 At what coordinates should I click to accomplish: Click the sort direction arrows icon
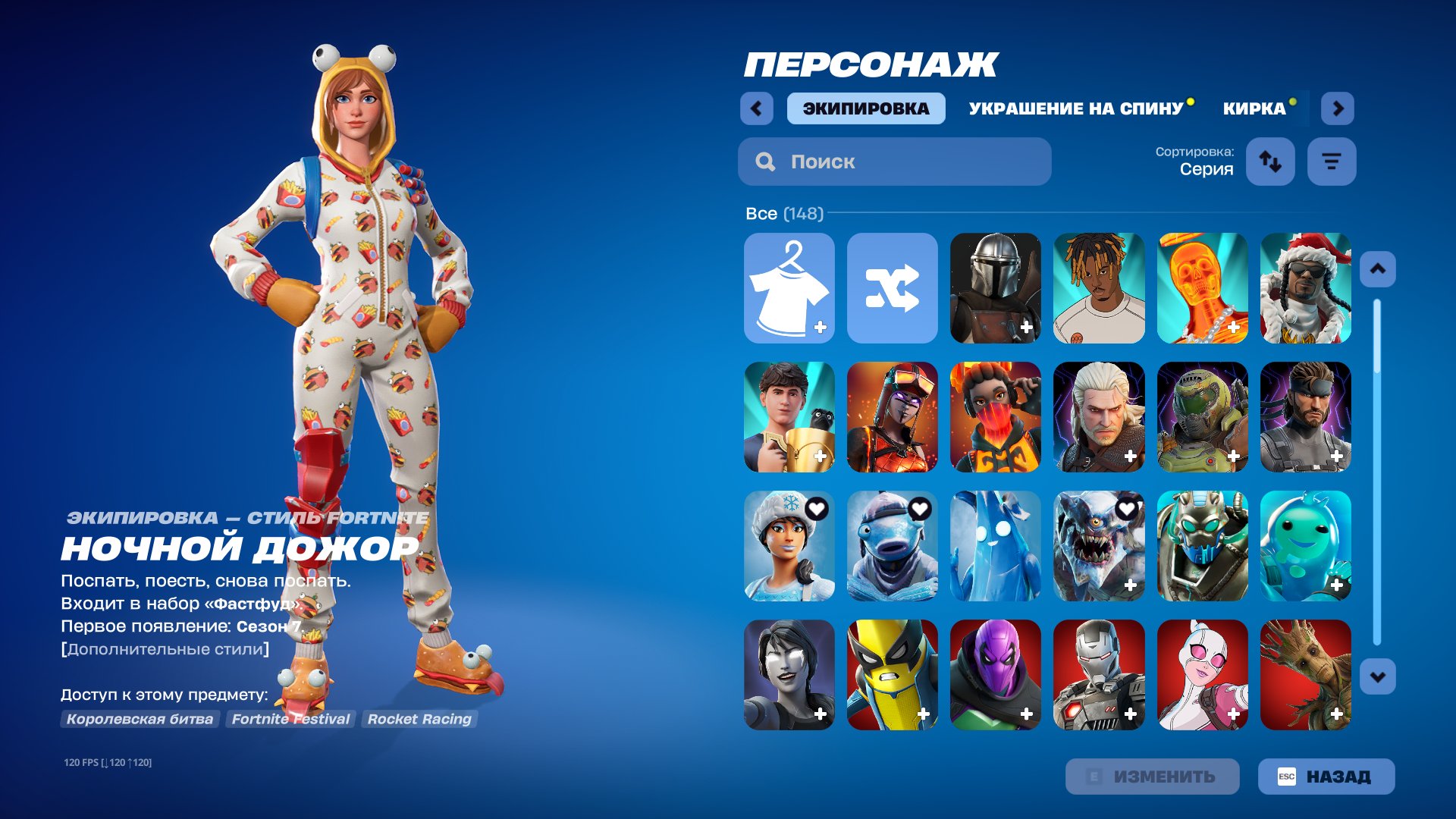tap(1270, 161)
